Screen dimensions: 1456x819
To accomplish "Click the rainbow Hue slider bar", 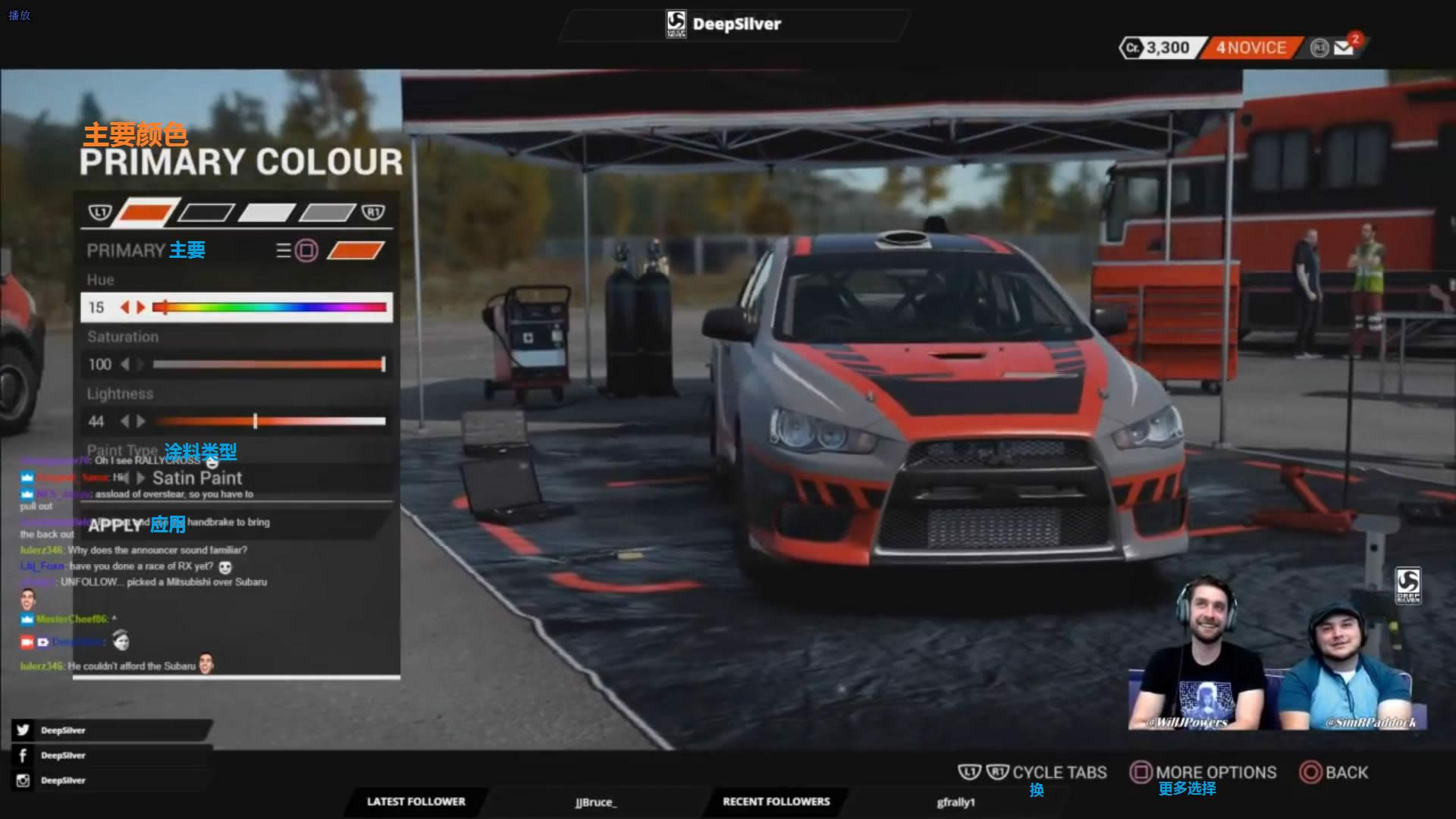I will coord(270,307).
